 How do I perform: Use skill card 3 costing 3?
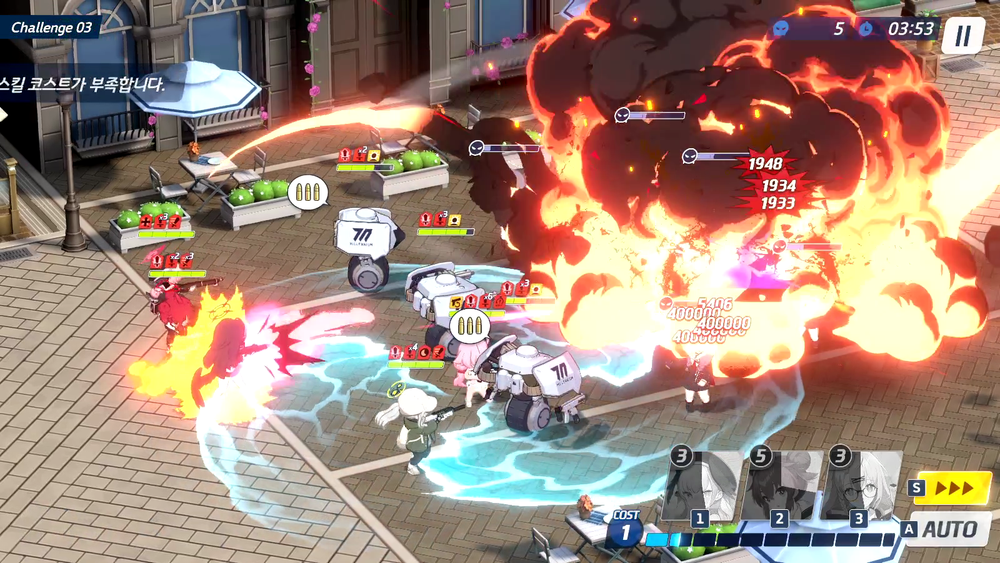[860, 487]
